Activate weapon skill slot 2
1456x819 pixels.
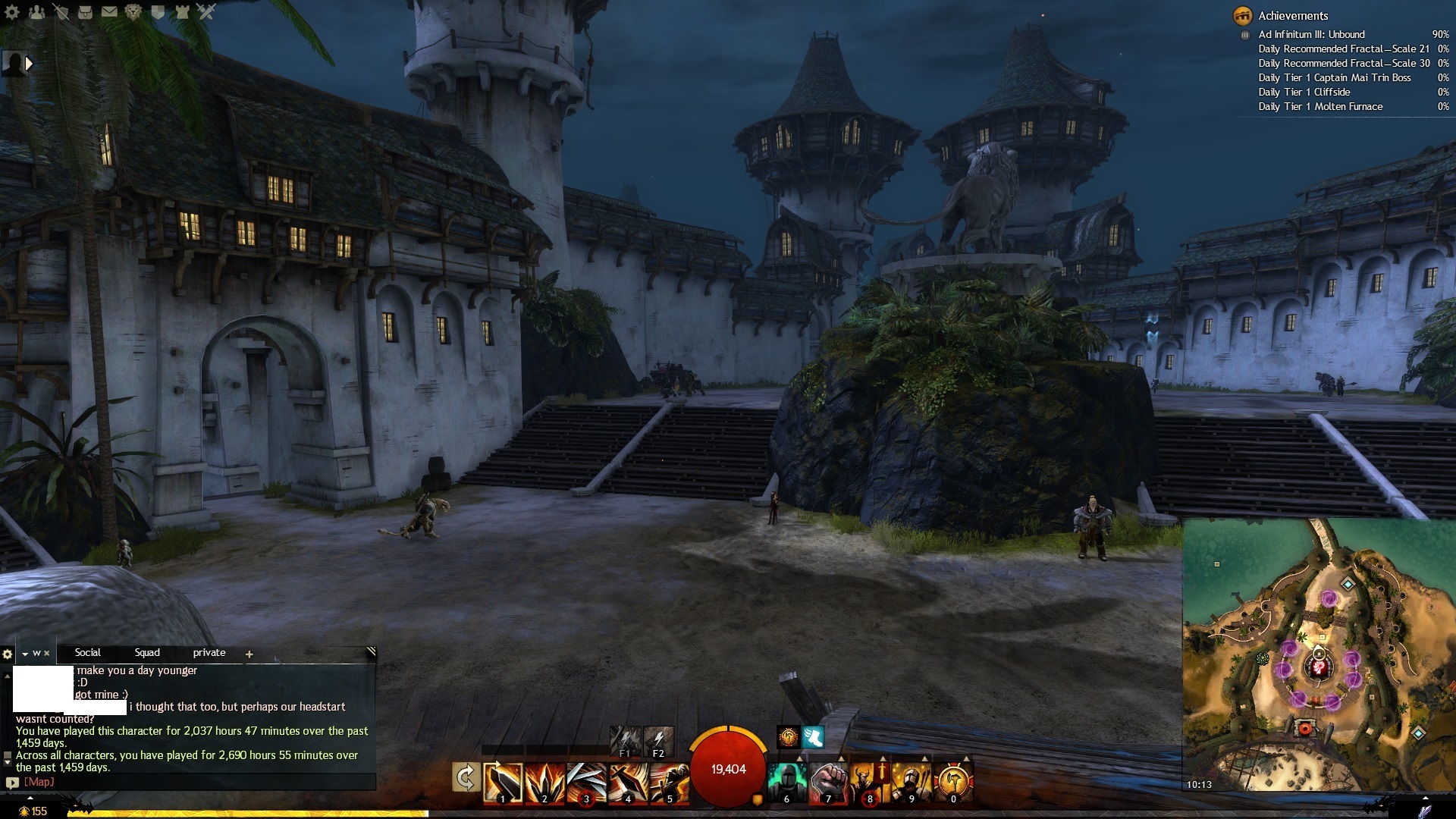544,783
